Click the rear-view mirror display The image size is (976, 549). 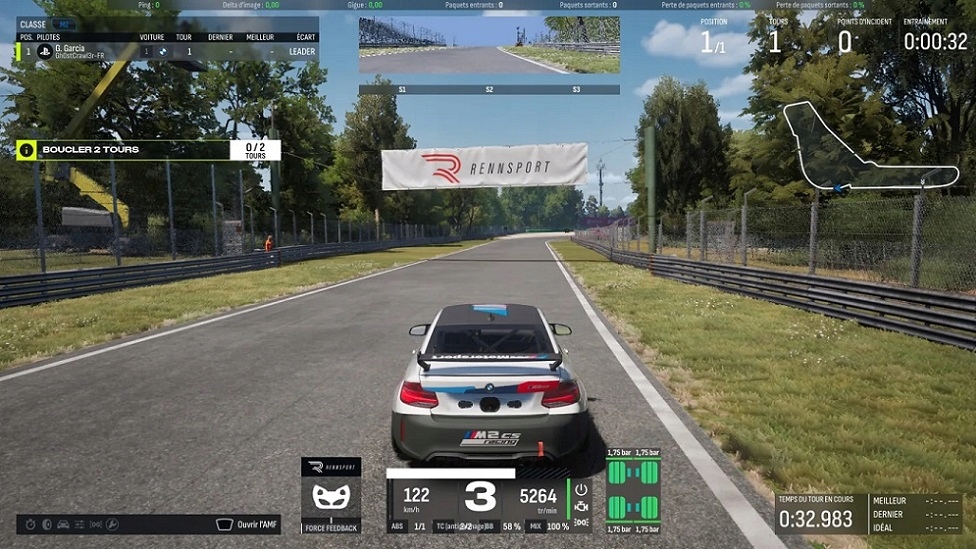[x=489, y=45]
